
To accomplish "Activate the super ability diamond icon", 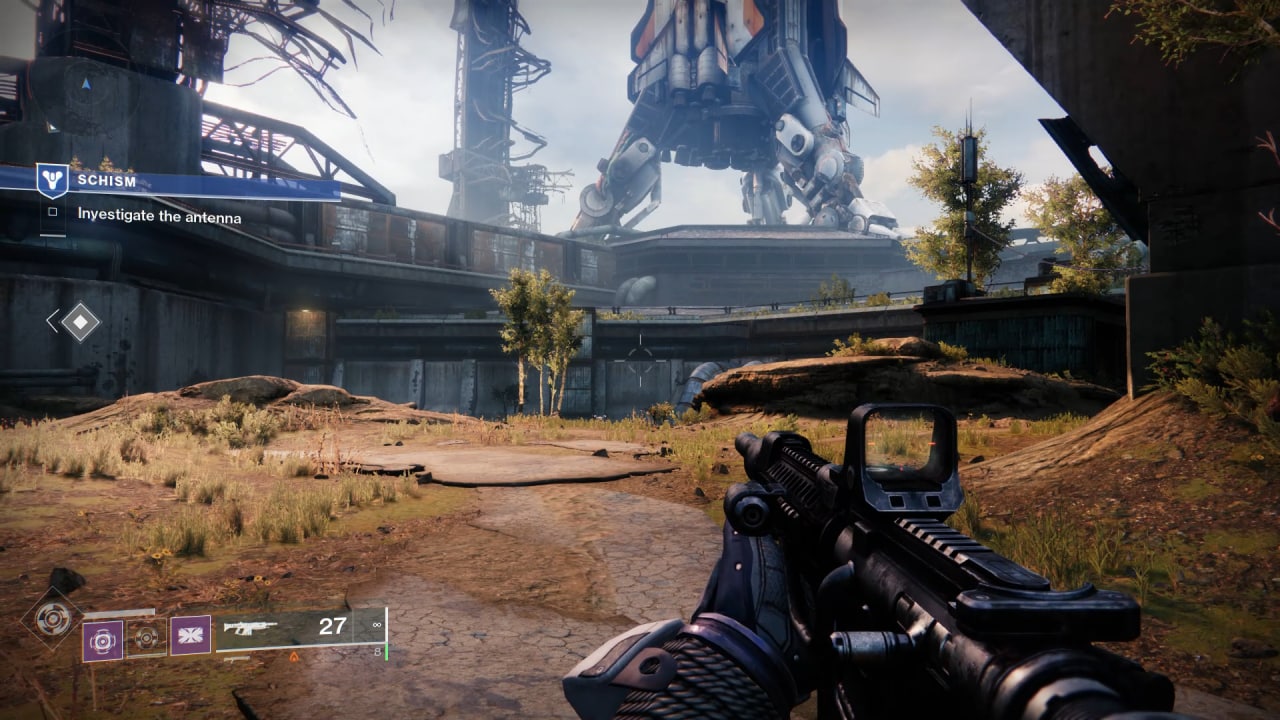I will 52,618.
